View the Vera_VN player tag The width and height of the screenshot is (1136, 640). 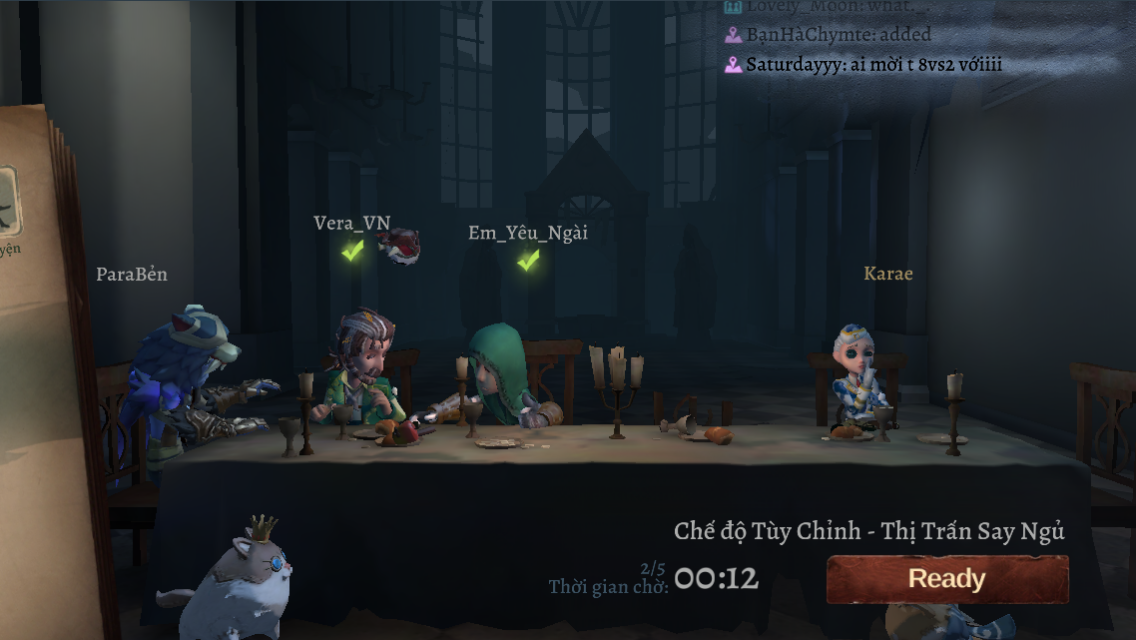coord(352,223)
